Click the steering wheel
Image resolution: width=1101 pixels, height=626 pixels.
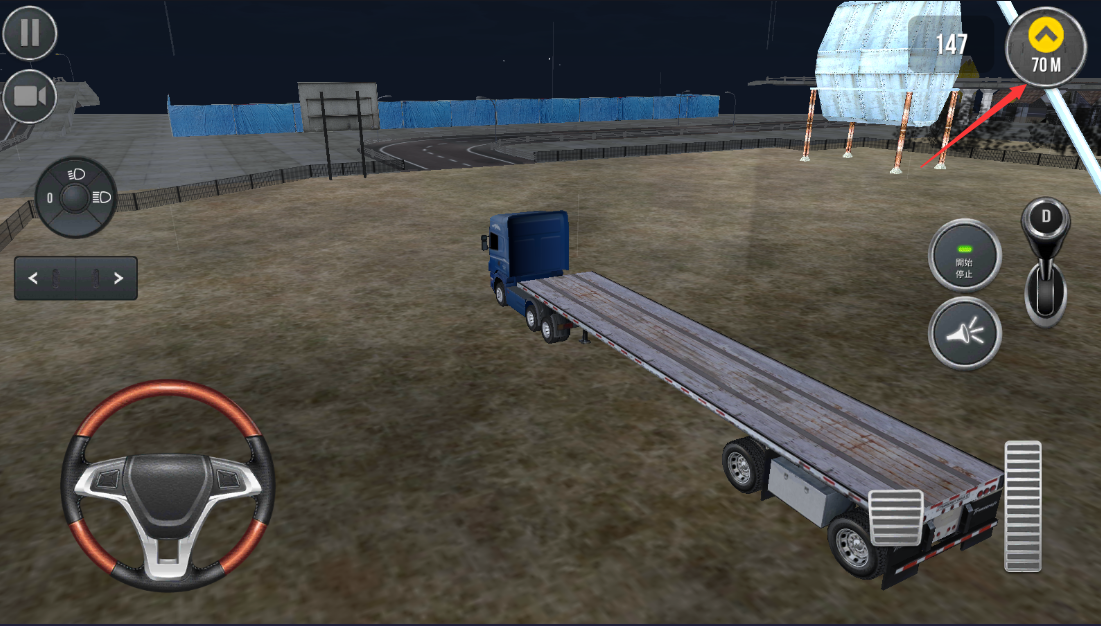tap(168, 485)
